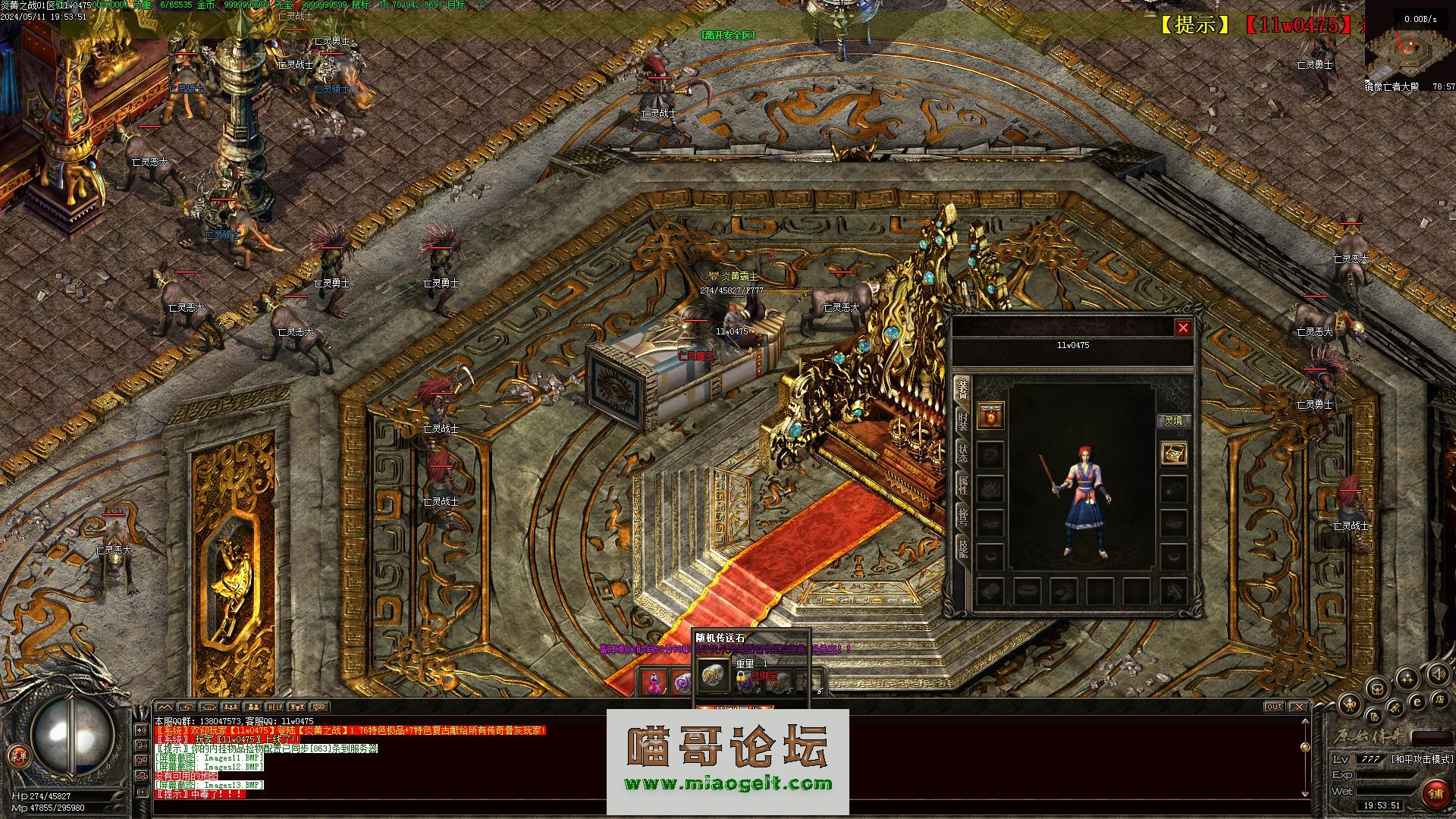Click the 灵境 button in character panel
Viewport: 1456px width, 819px height.
1173,420
